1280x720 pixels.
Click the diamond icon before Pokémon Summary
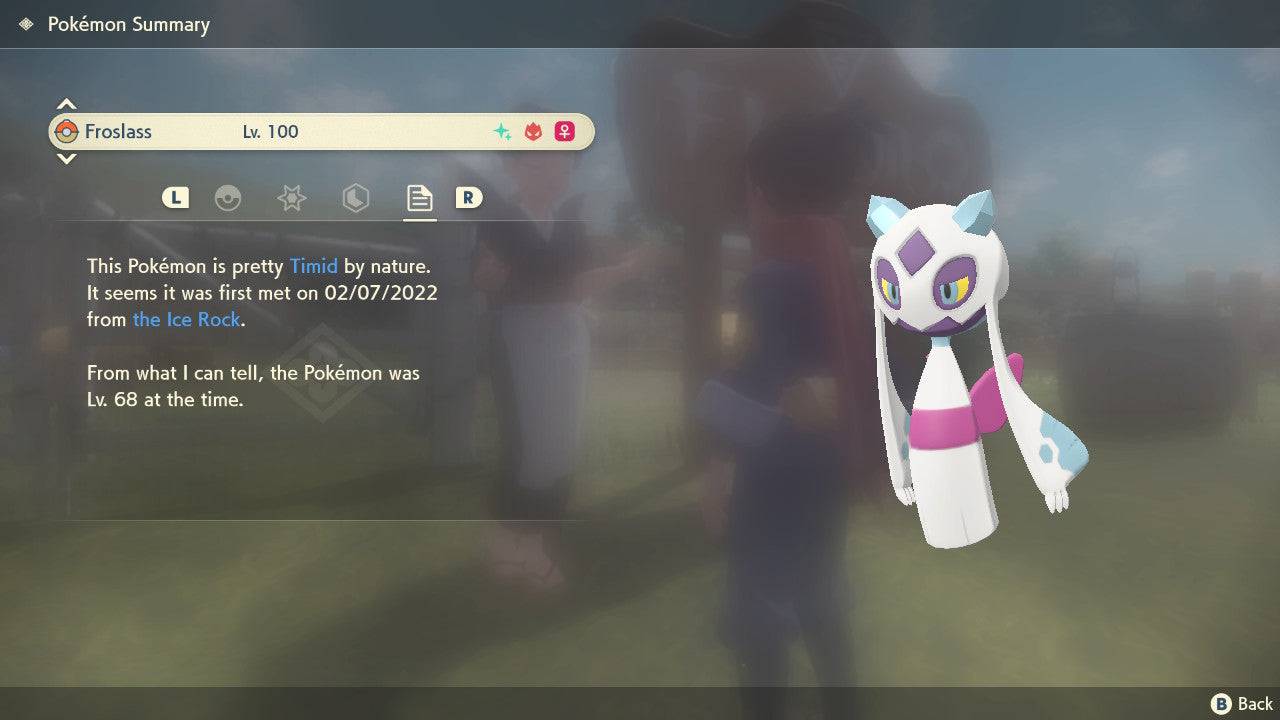tap(25, 23)
